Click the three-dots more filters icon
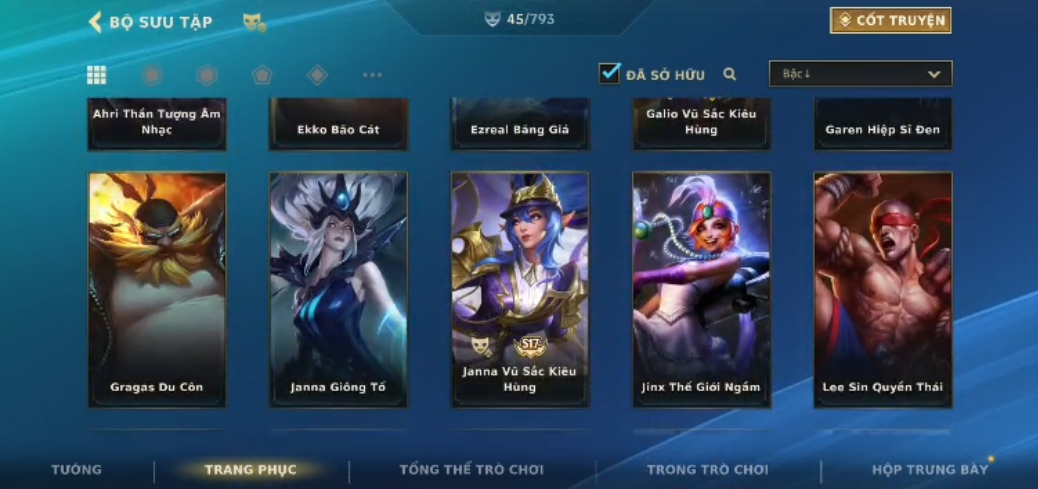Viewport: 1038px width, 489px height. click(372, 75)
